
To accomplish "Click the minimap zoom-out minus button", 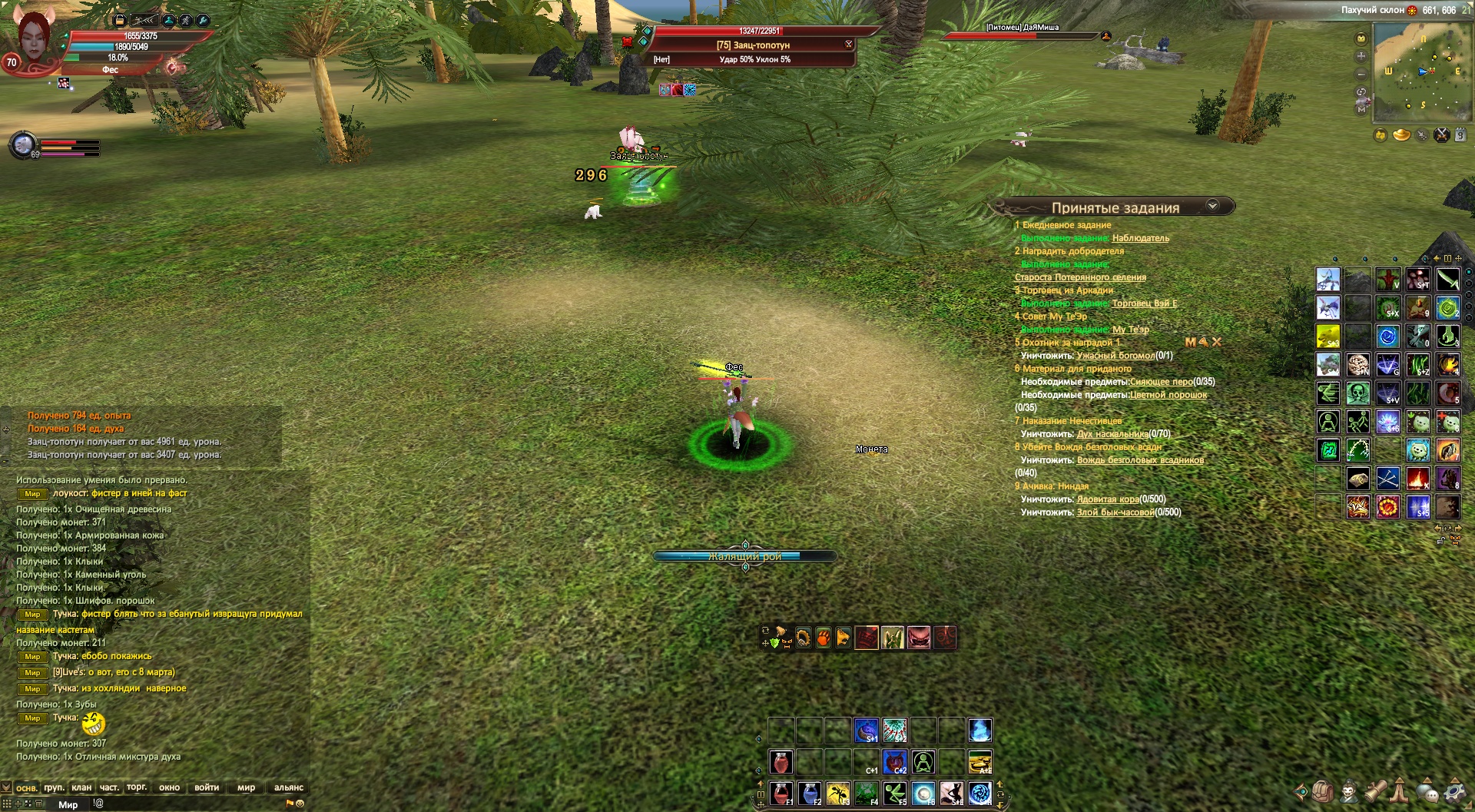I will [x=1361, y=75].
